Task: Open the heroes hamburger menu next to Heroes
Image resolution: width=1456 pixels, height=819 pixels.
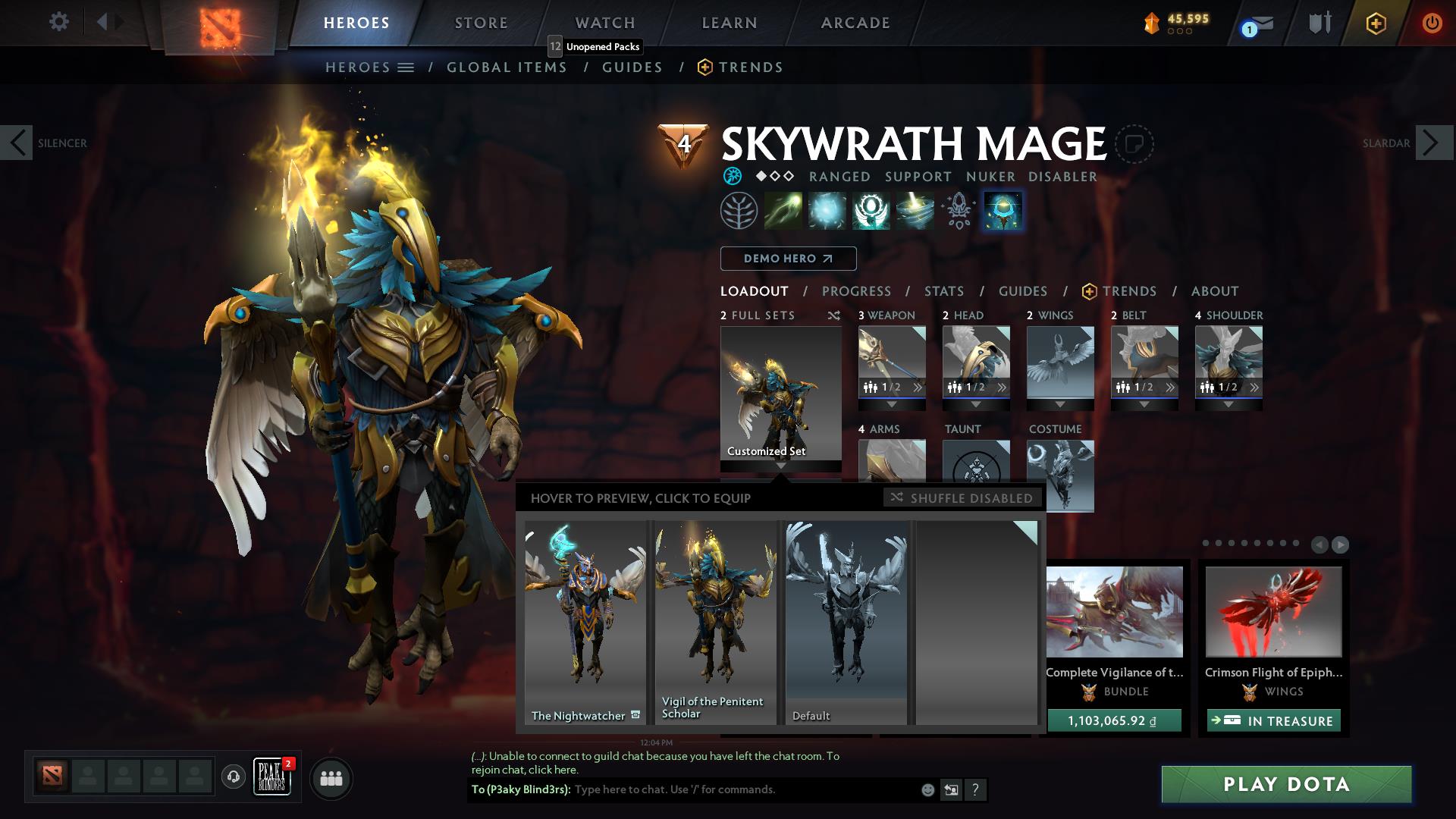Action: [406, 67]
